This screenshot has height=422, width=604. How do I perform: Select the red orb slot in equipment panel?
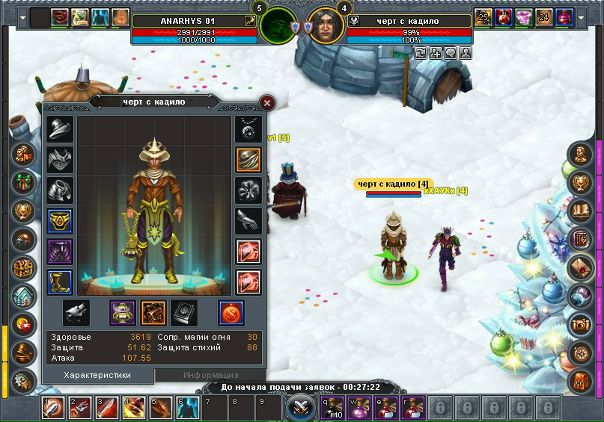(234, 312)
